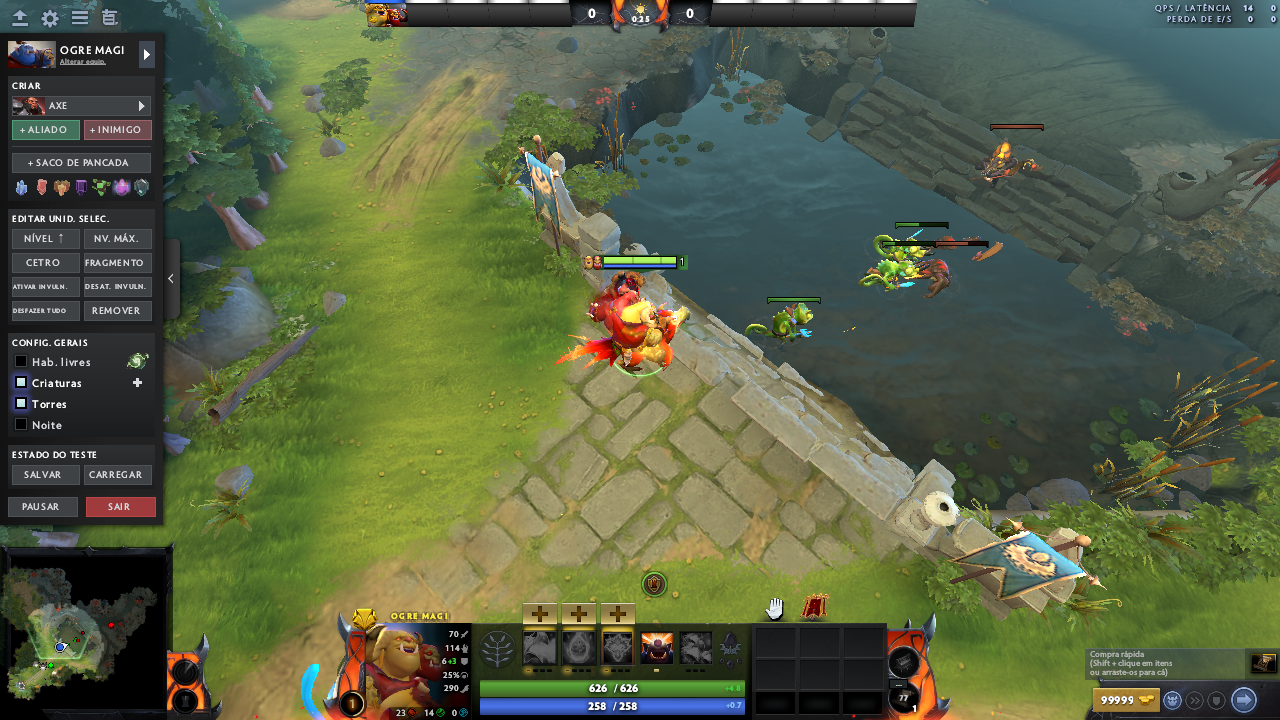Open quick buy with the scroll icon
The image size is (1280, 720).
coord(1263,663)
